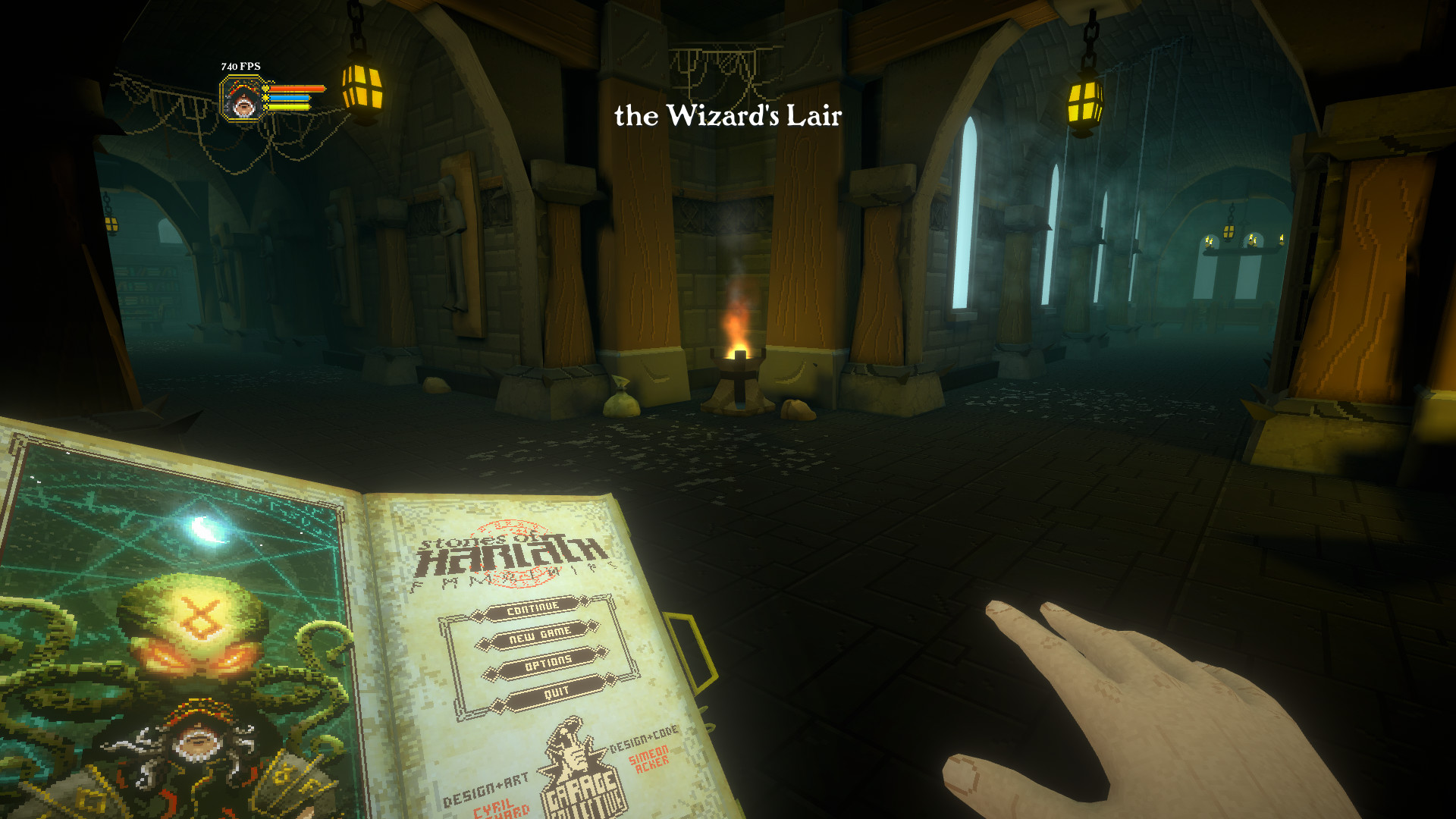Screen dimensions: 1456x819
Task: Select the heart icon beside the red health bar
Action: pos(265,89)
